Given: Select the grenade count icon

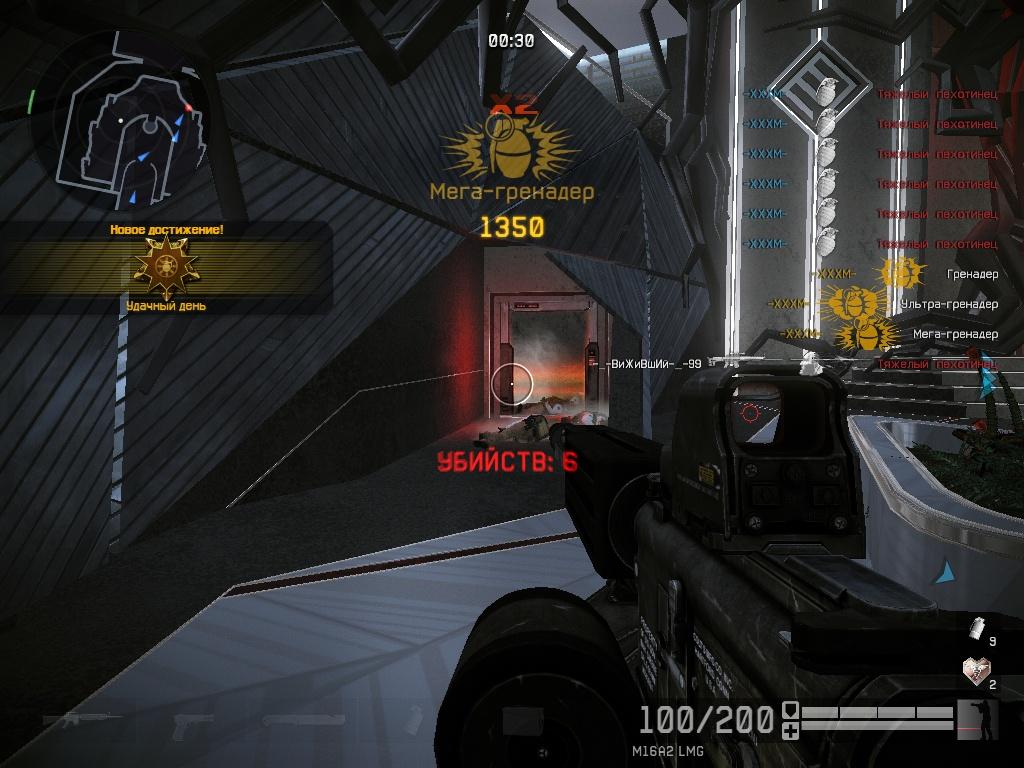Looking at the screenshot, I should click(x=977, y=627).
